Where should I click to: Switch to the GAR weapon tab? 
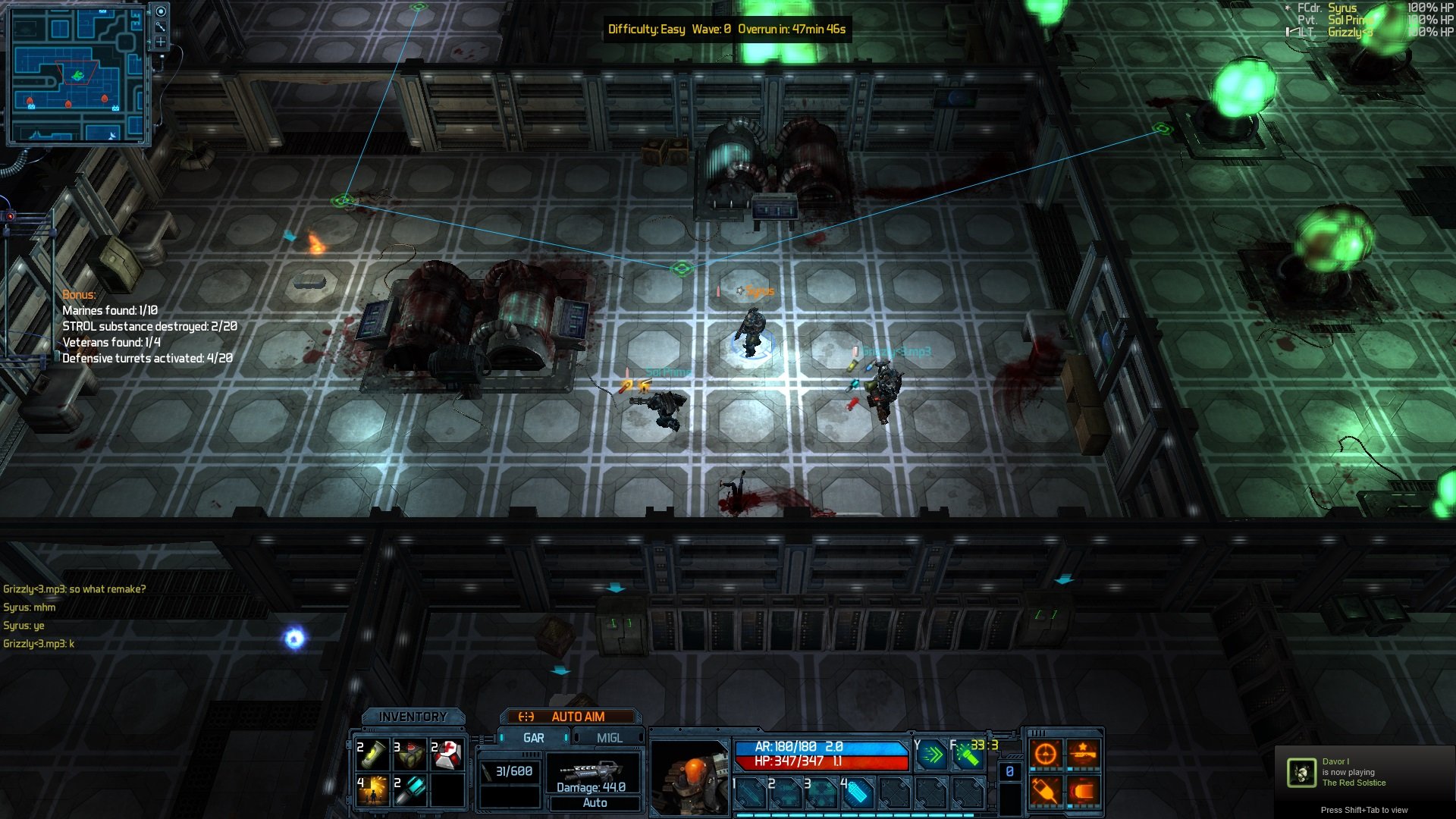(533, 738)
